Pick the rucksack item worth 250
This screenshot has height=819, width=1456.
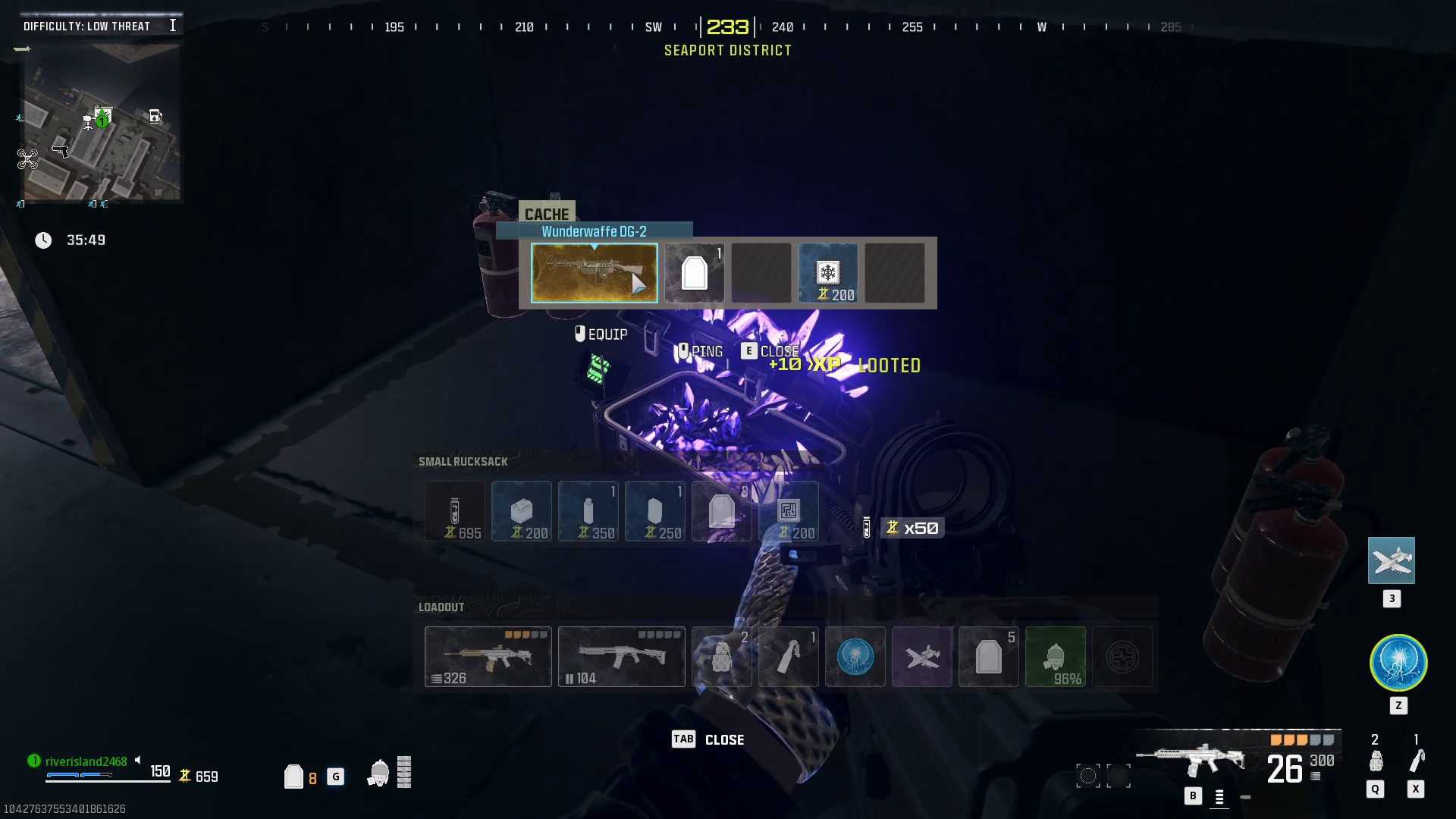coord(655,511)
